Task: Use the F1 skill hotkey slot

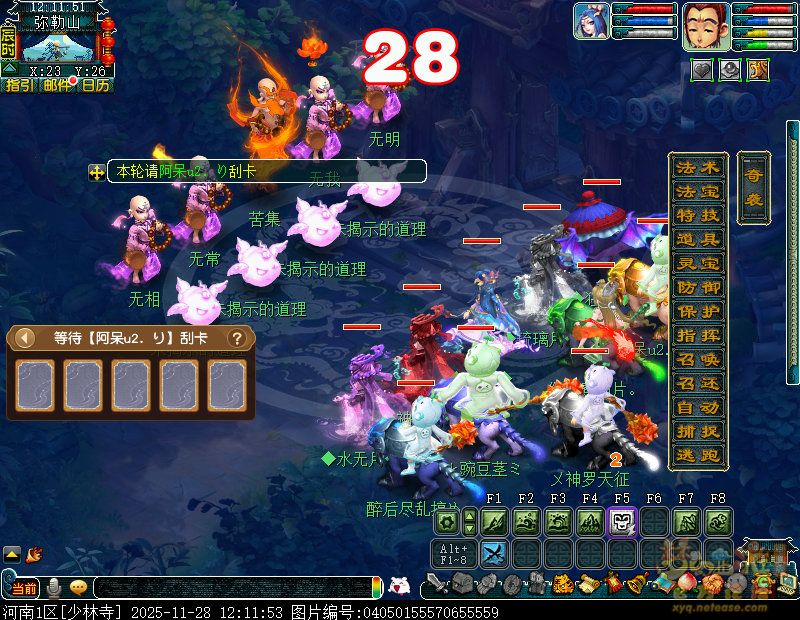Action: click(494, 521)
